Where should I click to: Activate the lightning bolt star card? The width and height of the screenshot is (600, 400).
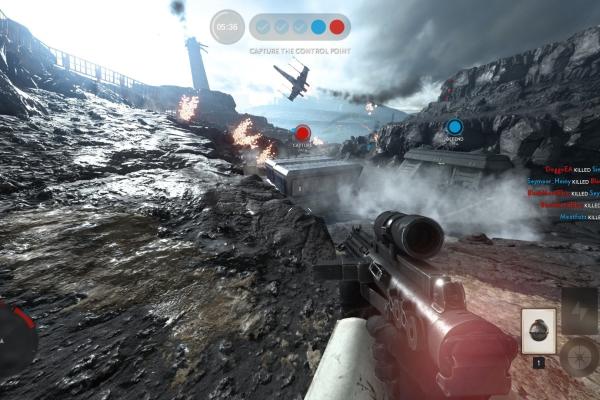tap(580, 309)
